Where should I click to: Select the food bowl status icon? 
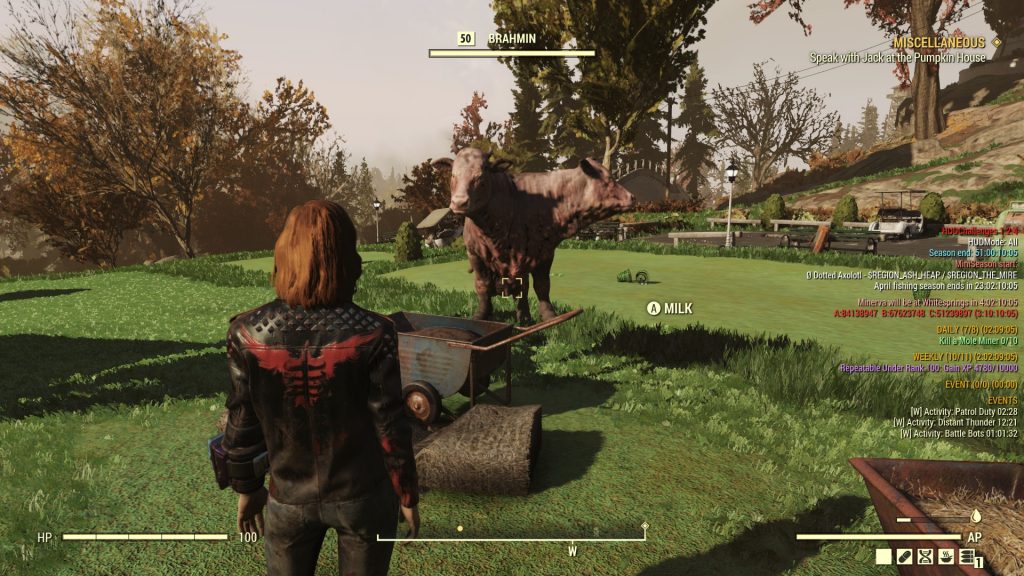pyautogui.click(x=945, y=557)
